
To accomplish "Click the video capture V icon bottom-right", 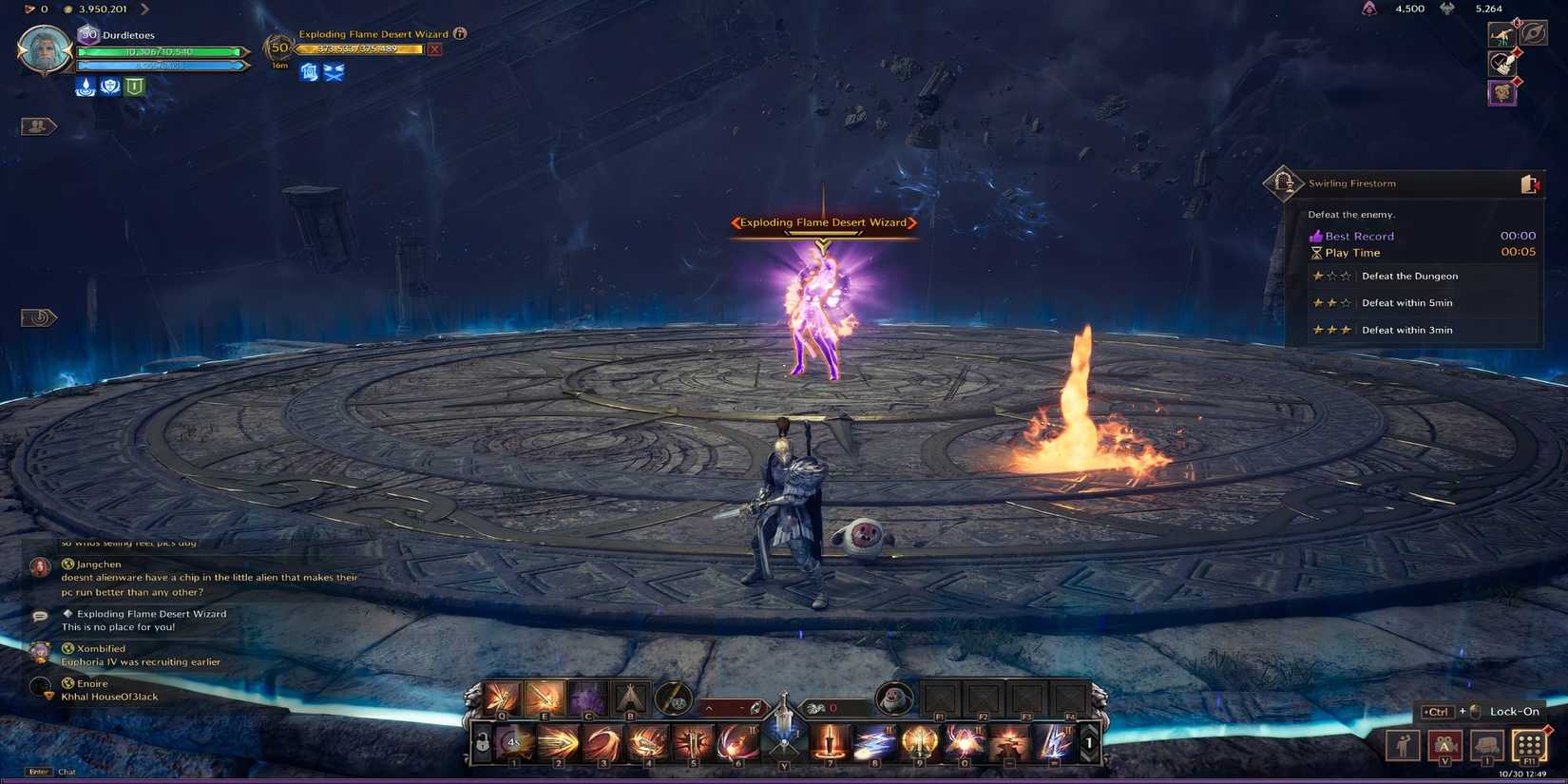I will click(x=1445, y=745).
